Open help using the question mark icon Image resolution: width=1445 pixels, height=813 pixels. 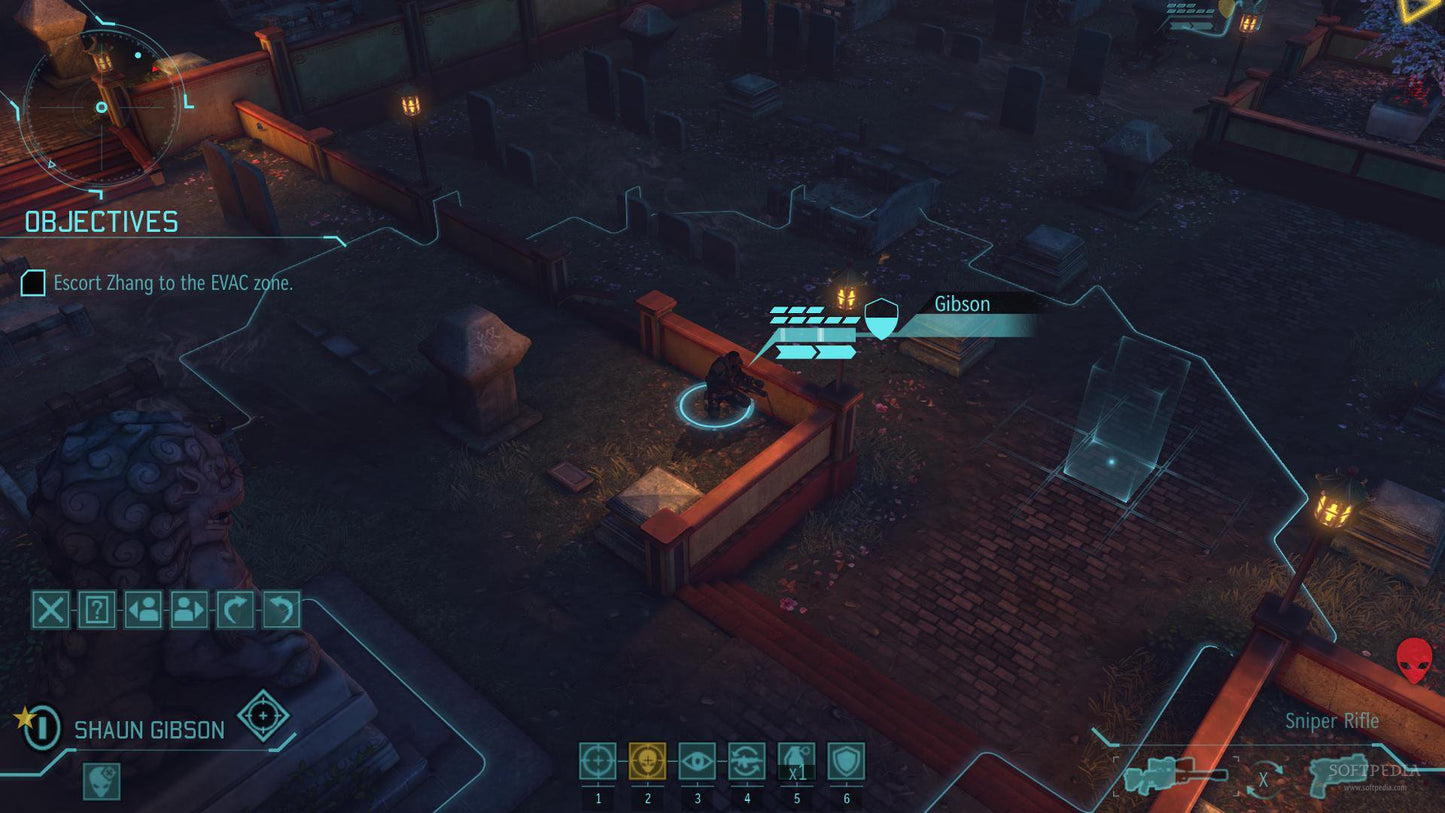click(x=97, y=610)
